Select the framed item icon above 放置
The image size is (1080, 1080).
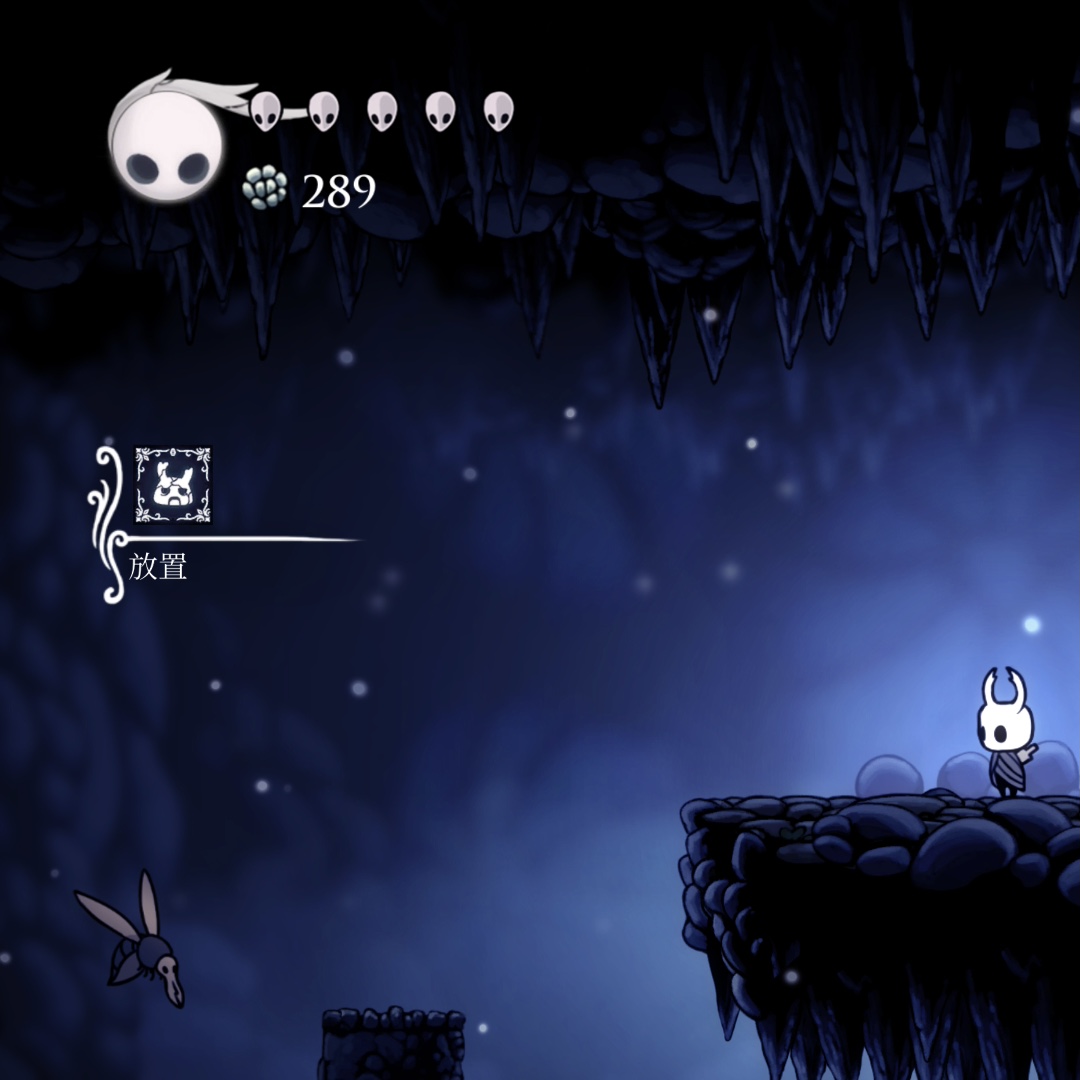tap(173, 485)
